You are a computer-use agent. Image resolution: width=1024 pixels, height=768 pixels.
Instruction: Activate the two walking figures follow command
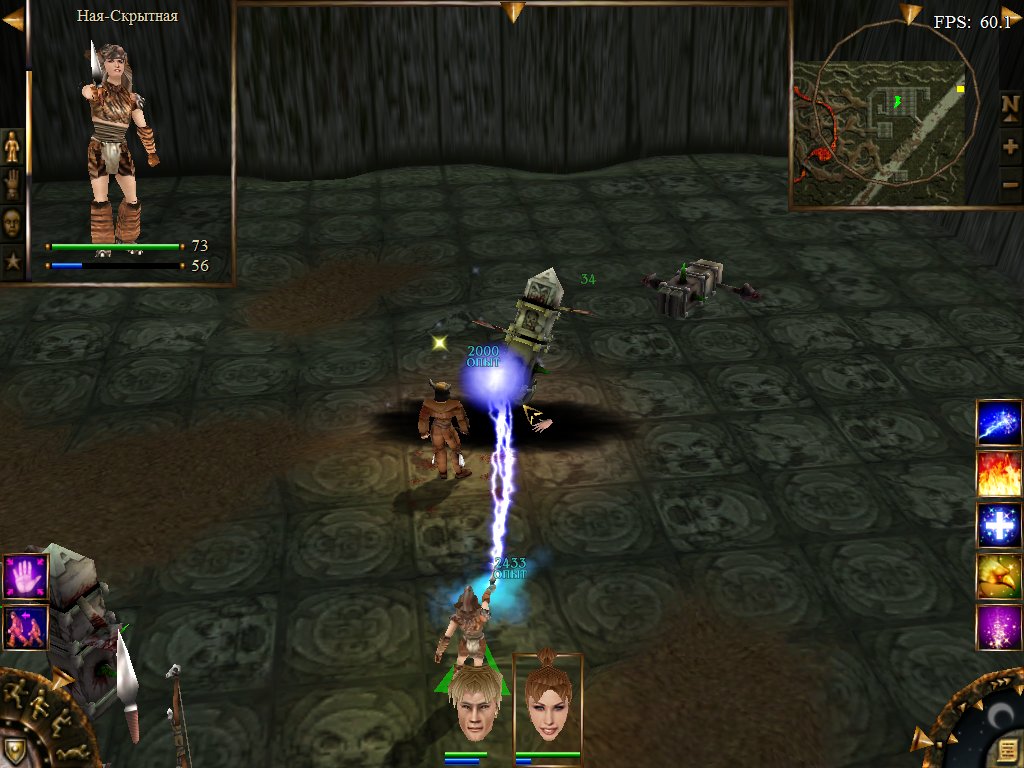[x=23, y=628]
